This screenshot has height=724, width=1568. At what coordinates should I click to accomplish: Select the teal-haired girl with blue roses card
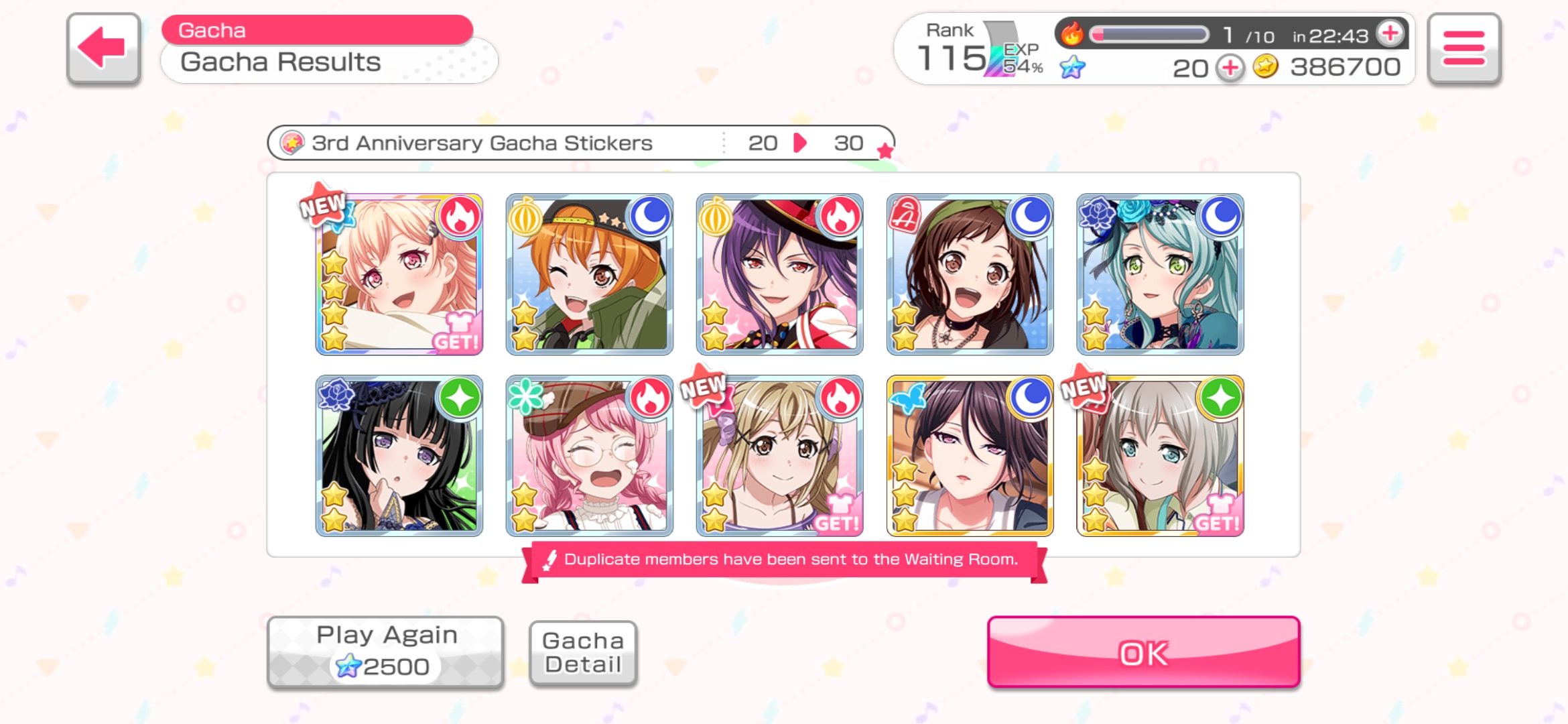coord(1161,274)
